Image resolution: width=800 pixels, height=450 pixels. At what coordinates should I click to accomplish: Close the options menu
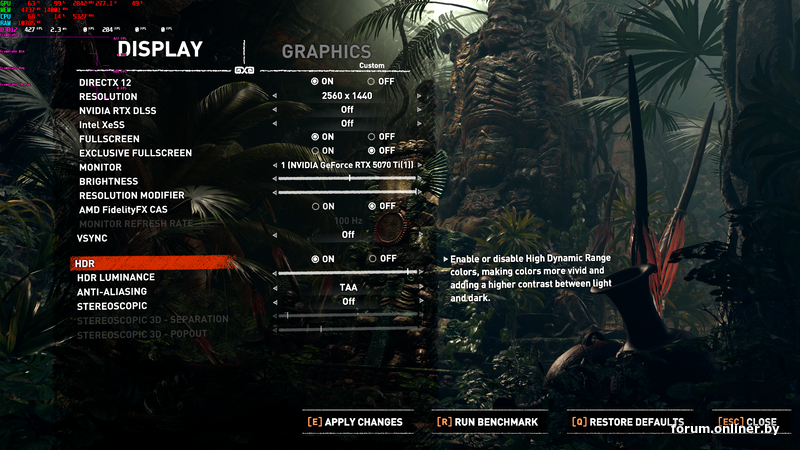747,422
